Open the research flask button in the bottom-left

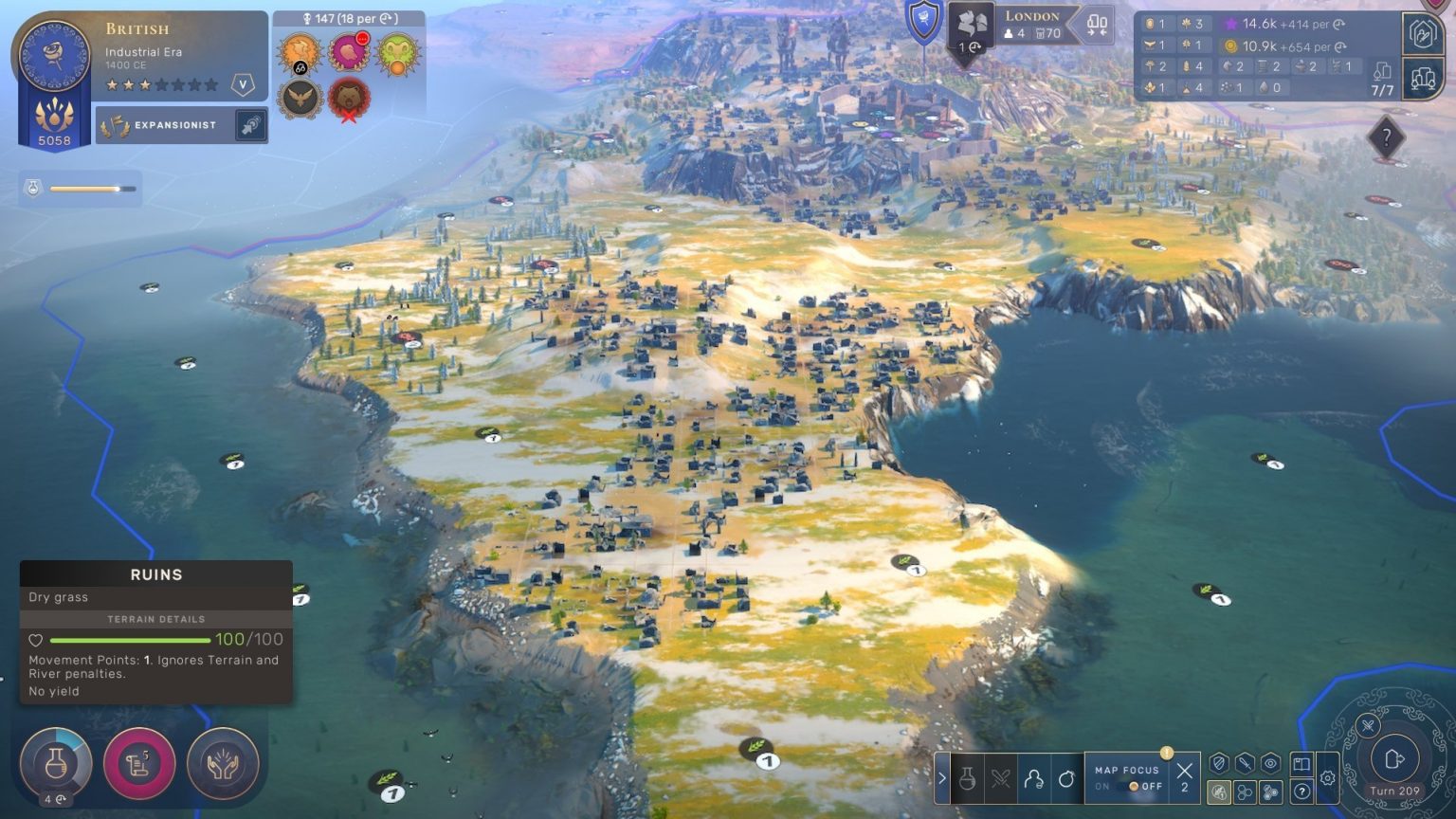55,763
